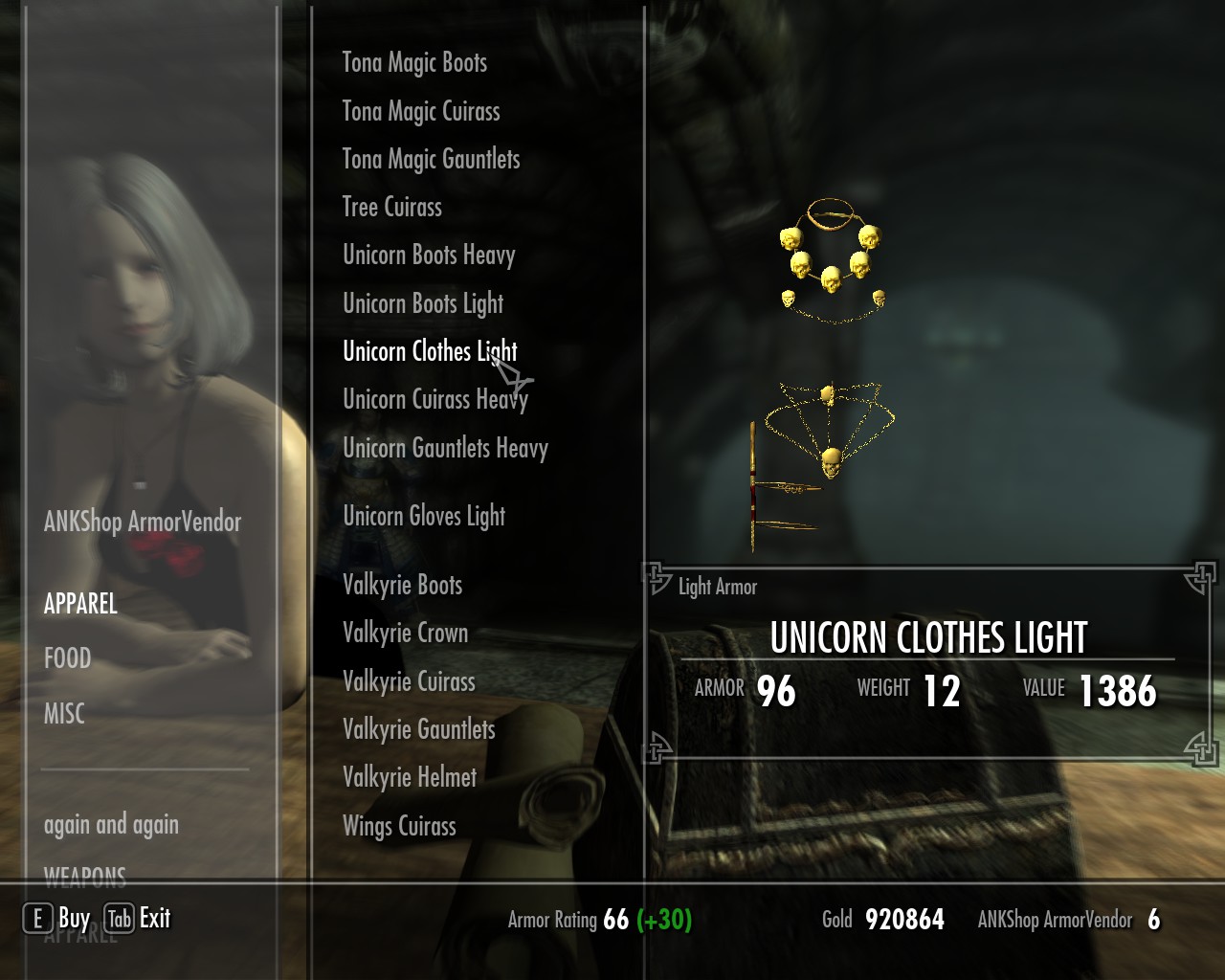
Task: Open the vendor's APPAREL category
Action: [x=80, y=604]
